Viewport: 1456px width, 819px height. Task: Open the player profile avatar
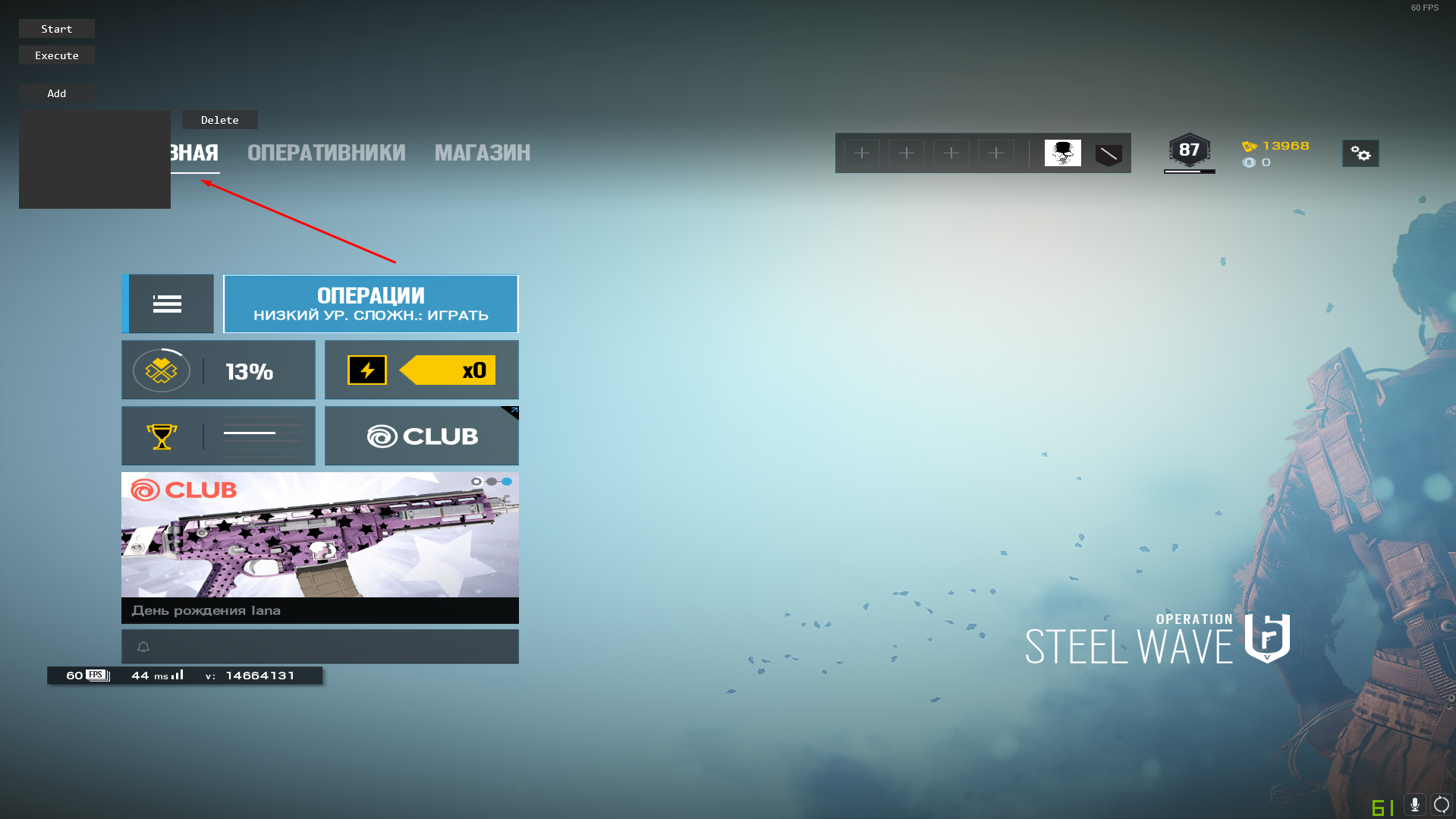coord(1062,153)
